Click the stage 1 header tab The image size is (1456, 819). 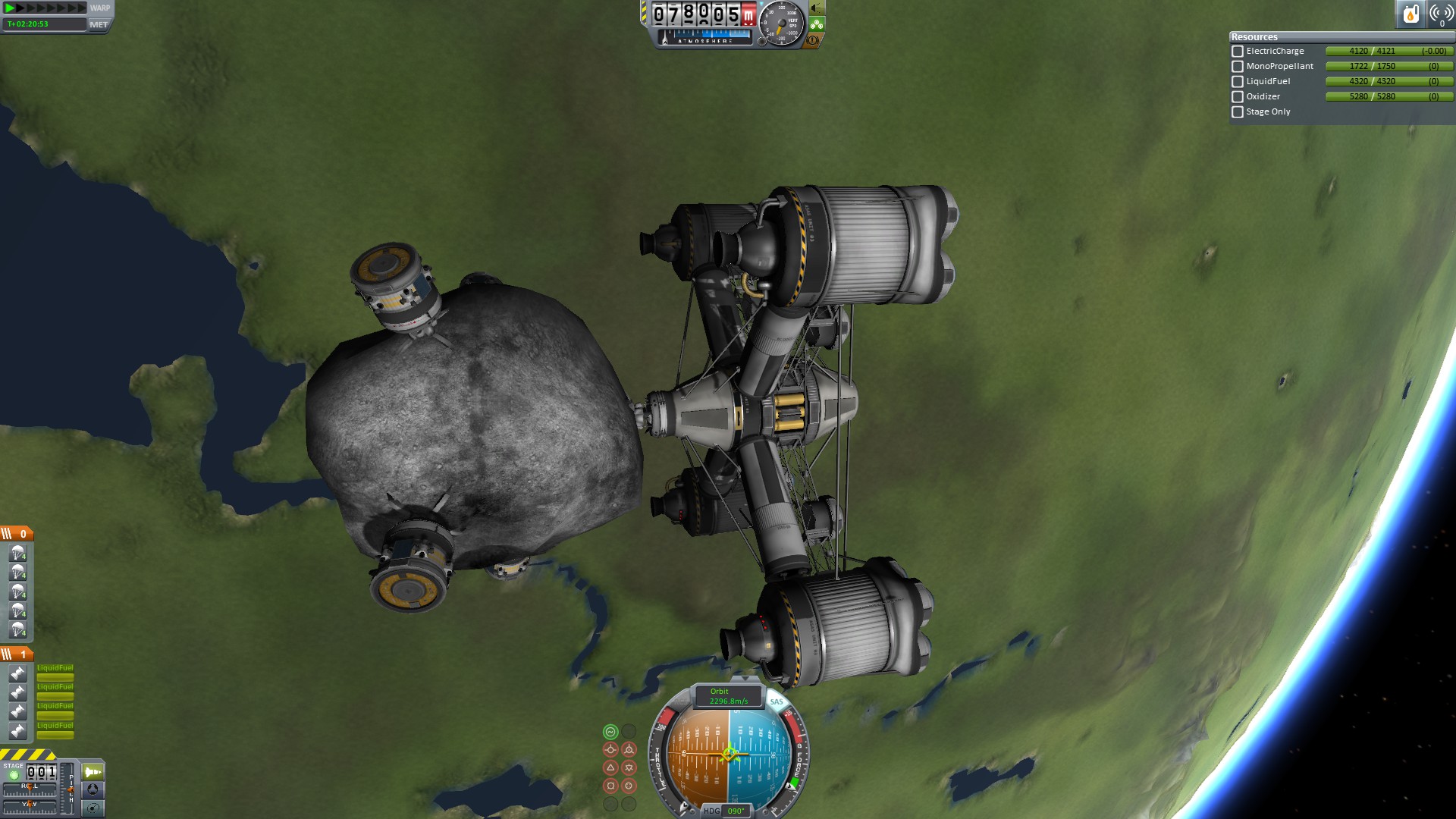point(17,654)
